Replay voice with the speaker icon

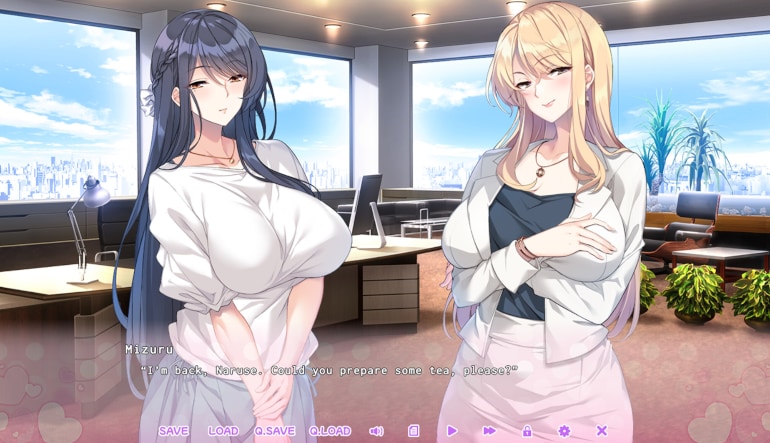point(376,431)
